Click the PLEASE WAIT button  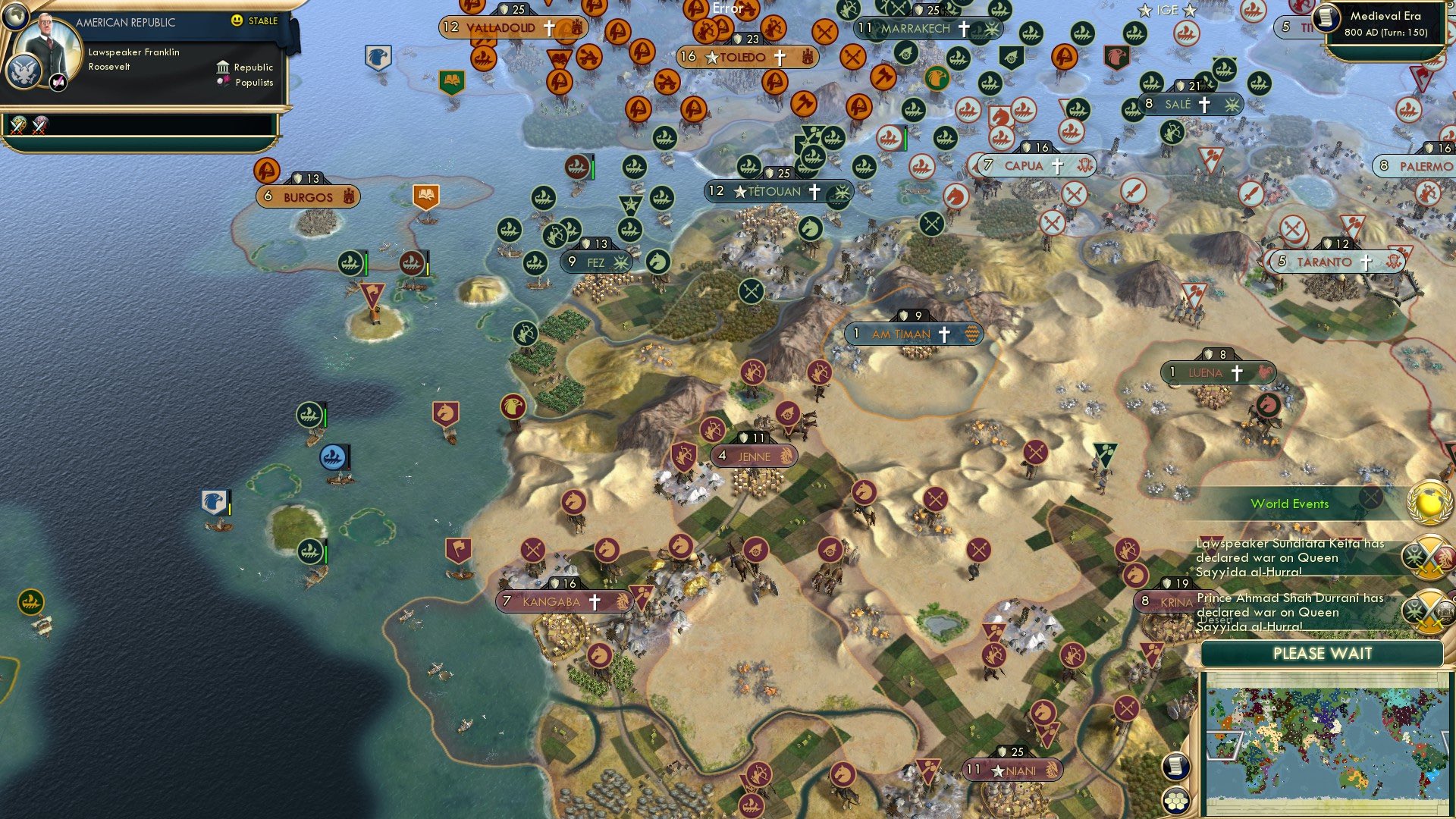(x=1323, y=653)
